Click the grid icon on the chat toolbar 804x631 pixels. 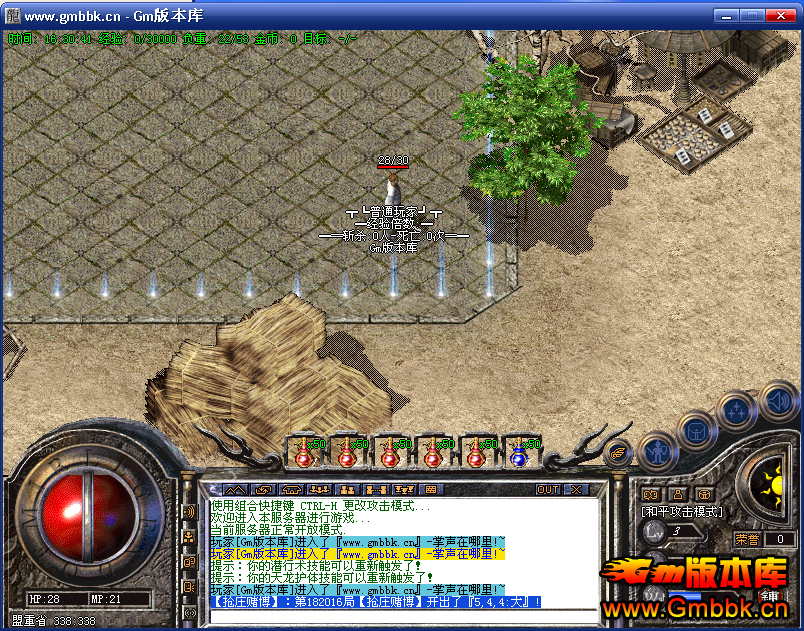(x=431, y=490)
